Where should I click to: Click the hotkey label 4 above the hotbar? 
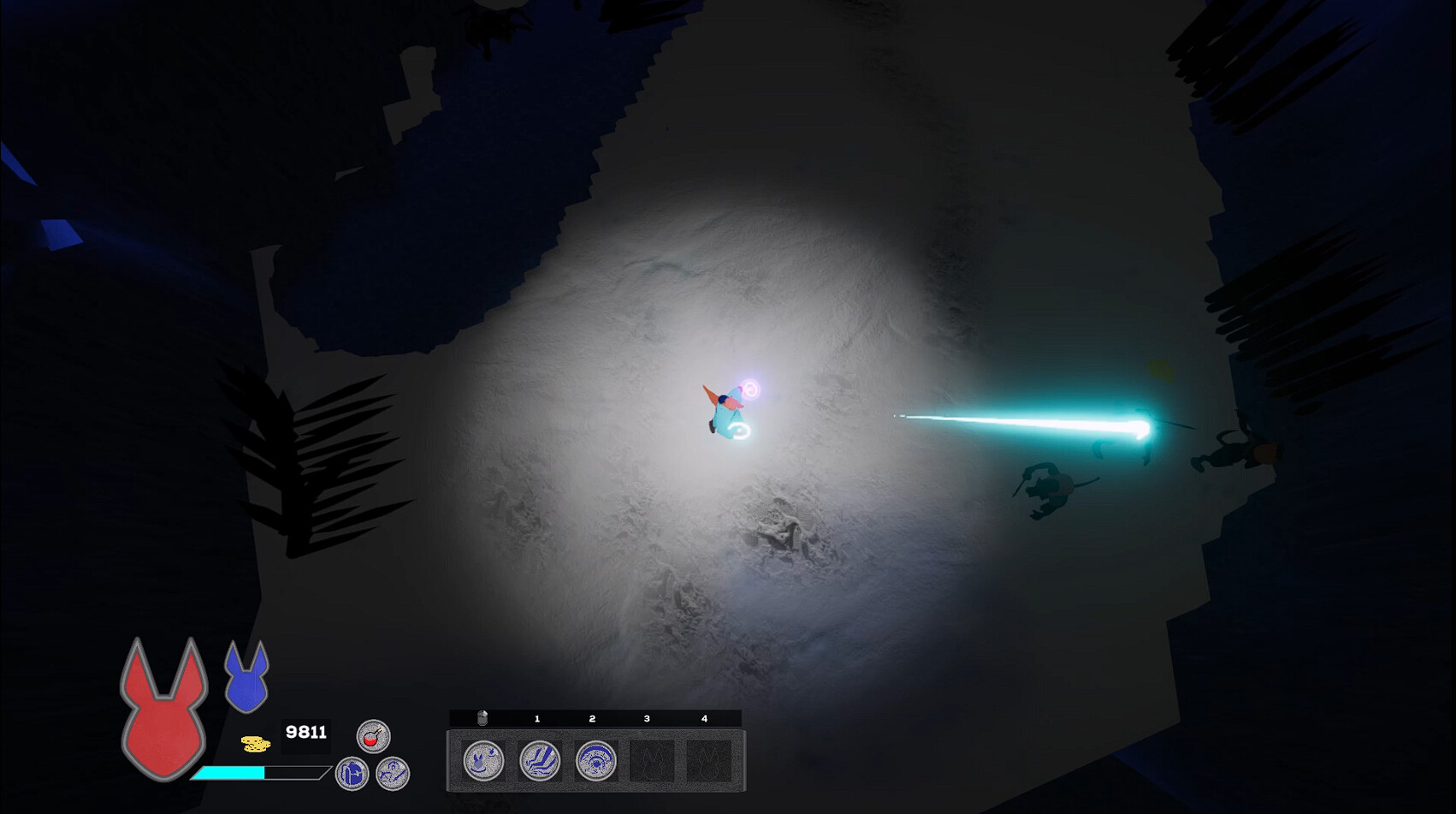[702, 719]
